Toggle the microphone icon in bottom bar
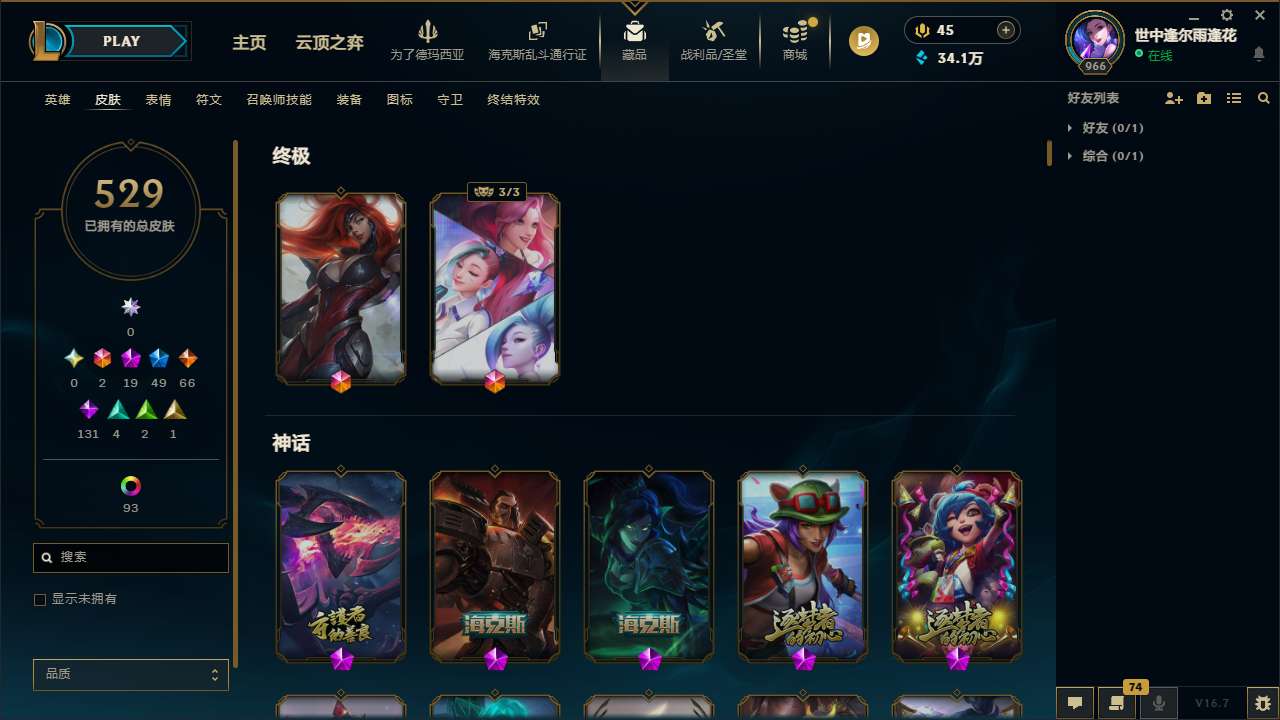1280x720 pixels. pyautogui.click(x=1158, y=702)
